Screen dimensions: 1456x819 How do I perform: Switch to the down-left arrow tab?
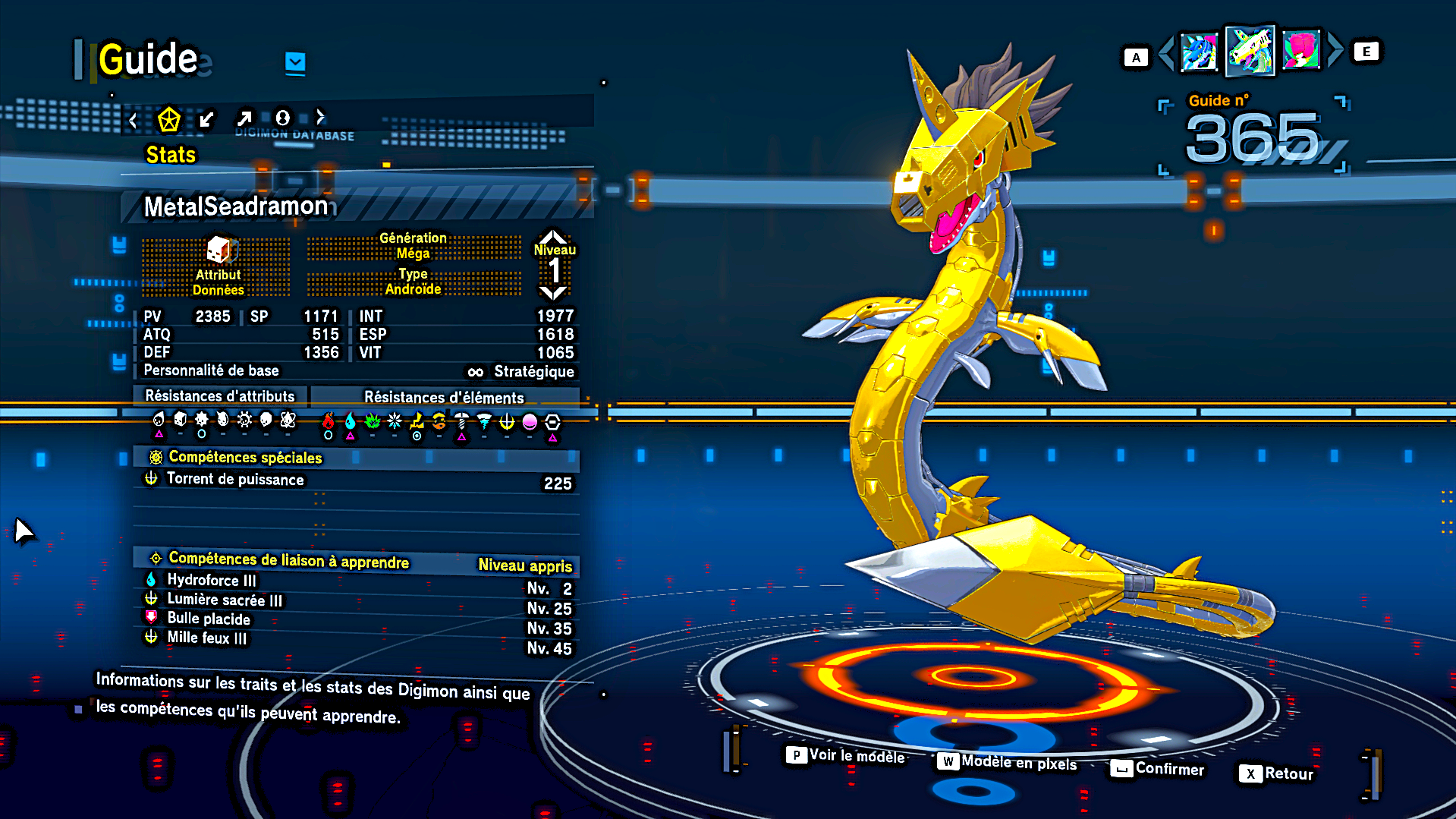click(206, 119)
